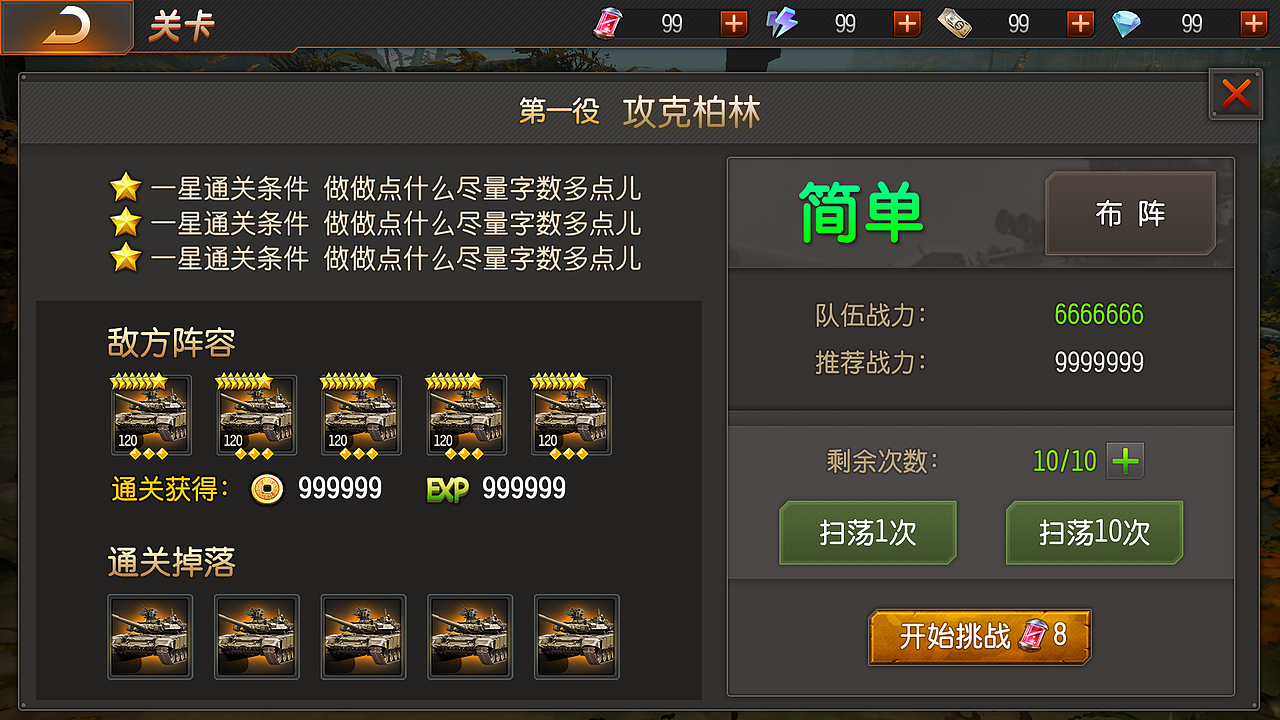1280x720 pixels.
Task: Open the 布阵 formation screen
Action: [1130, 214]
